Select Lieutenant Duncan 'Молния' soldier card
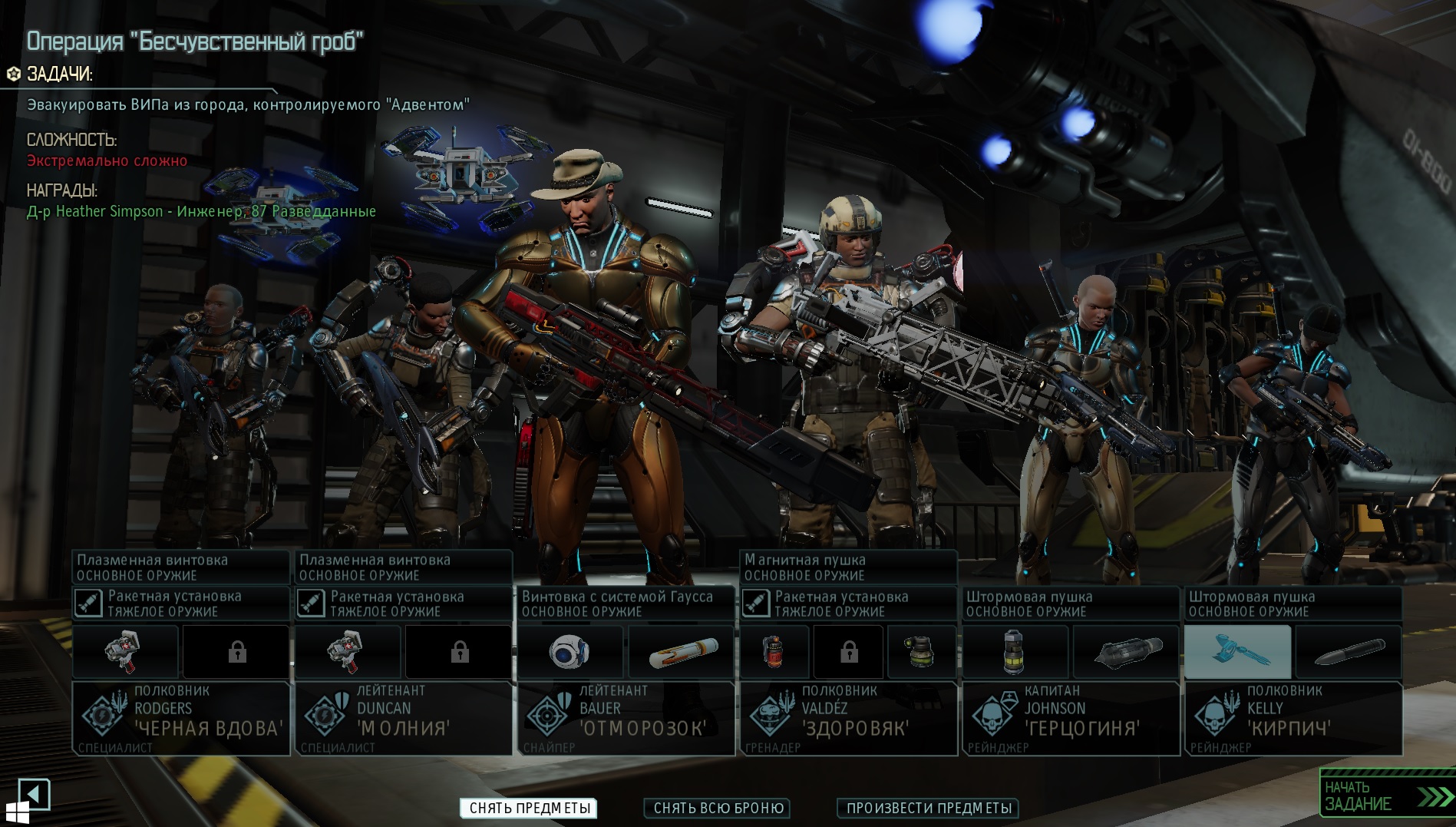 [404, 717]
